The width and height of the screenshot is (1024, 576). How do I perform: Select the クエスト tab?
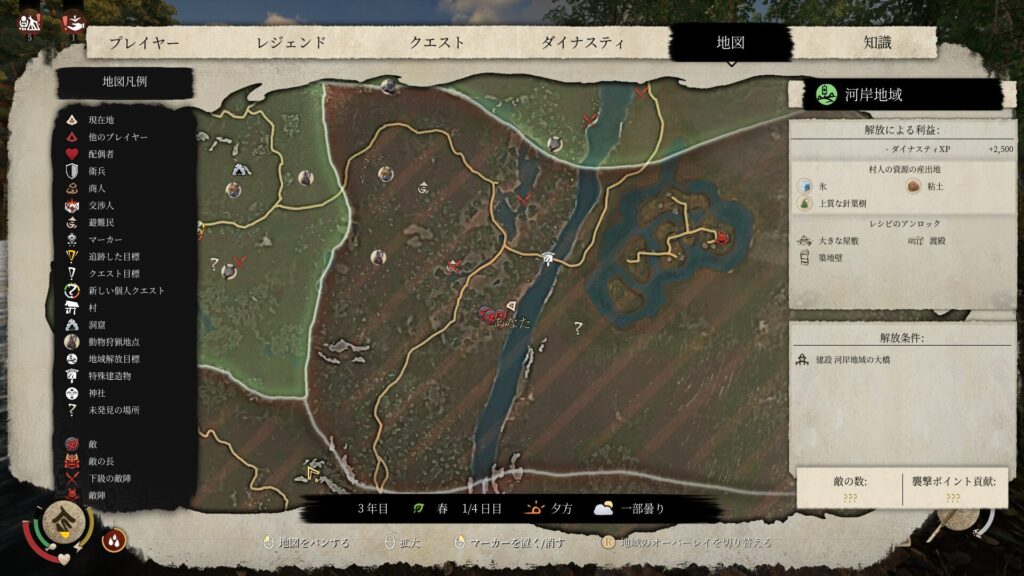[437, 43]
